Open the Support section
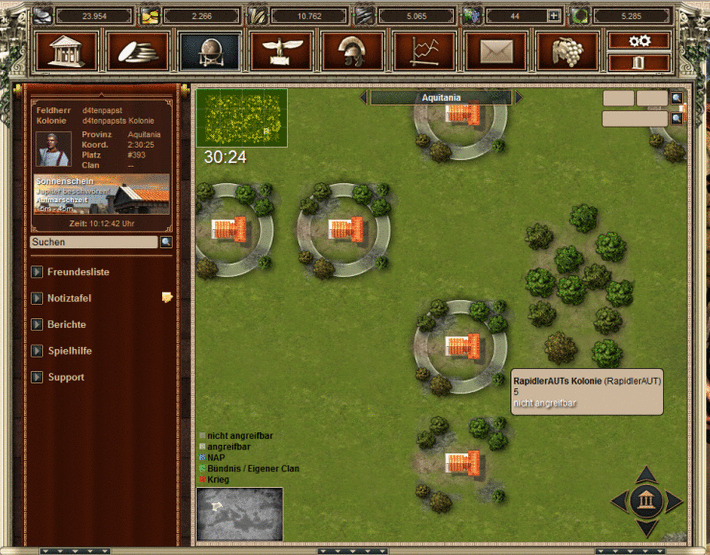The width and height of the screenshot is (710, 555). pyautogui.click(x=37, y=377)
